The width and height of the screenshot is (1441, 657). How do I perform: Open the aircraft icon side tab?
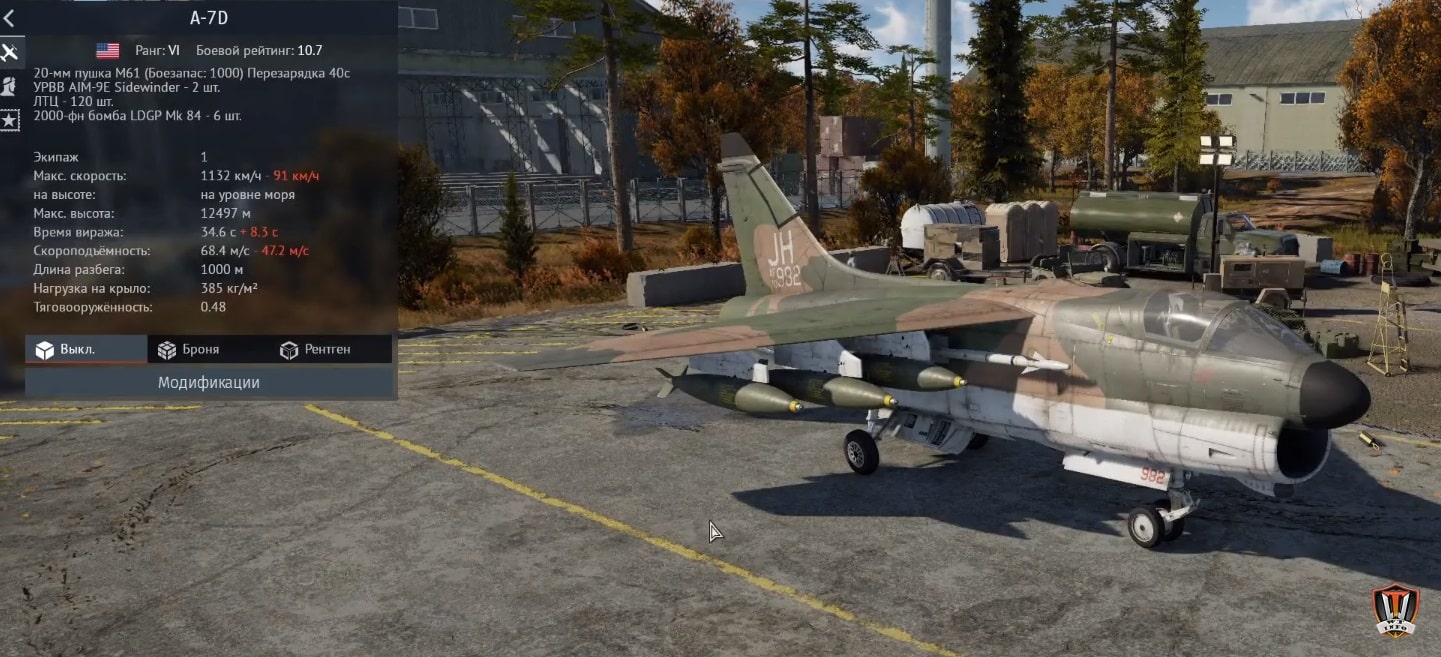[10, 52]
